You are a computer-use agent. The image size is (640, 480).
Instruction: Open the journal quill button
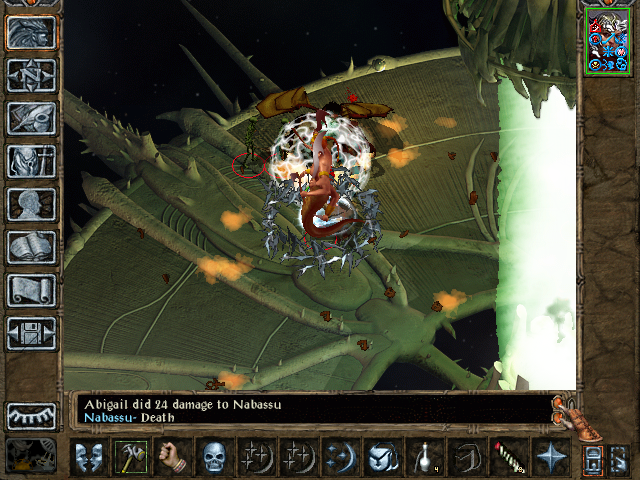[x=31, y=118]
